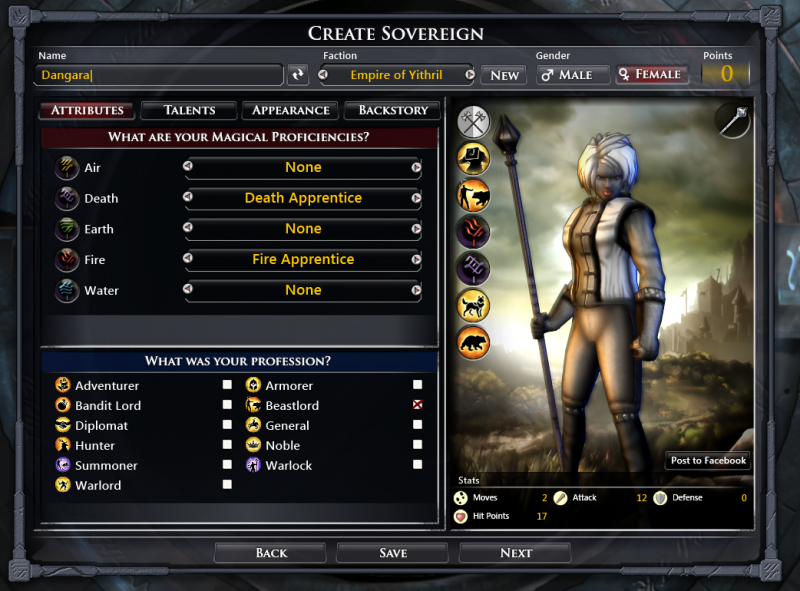Switch to the Talents tab

189,110
